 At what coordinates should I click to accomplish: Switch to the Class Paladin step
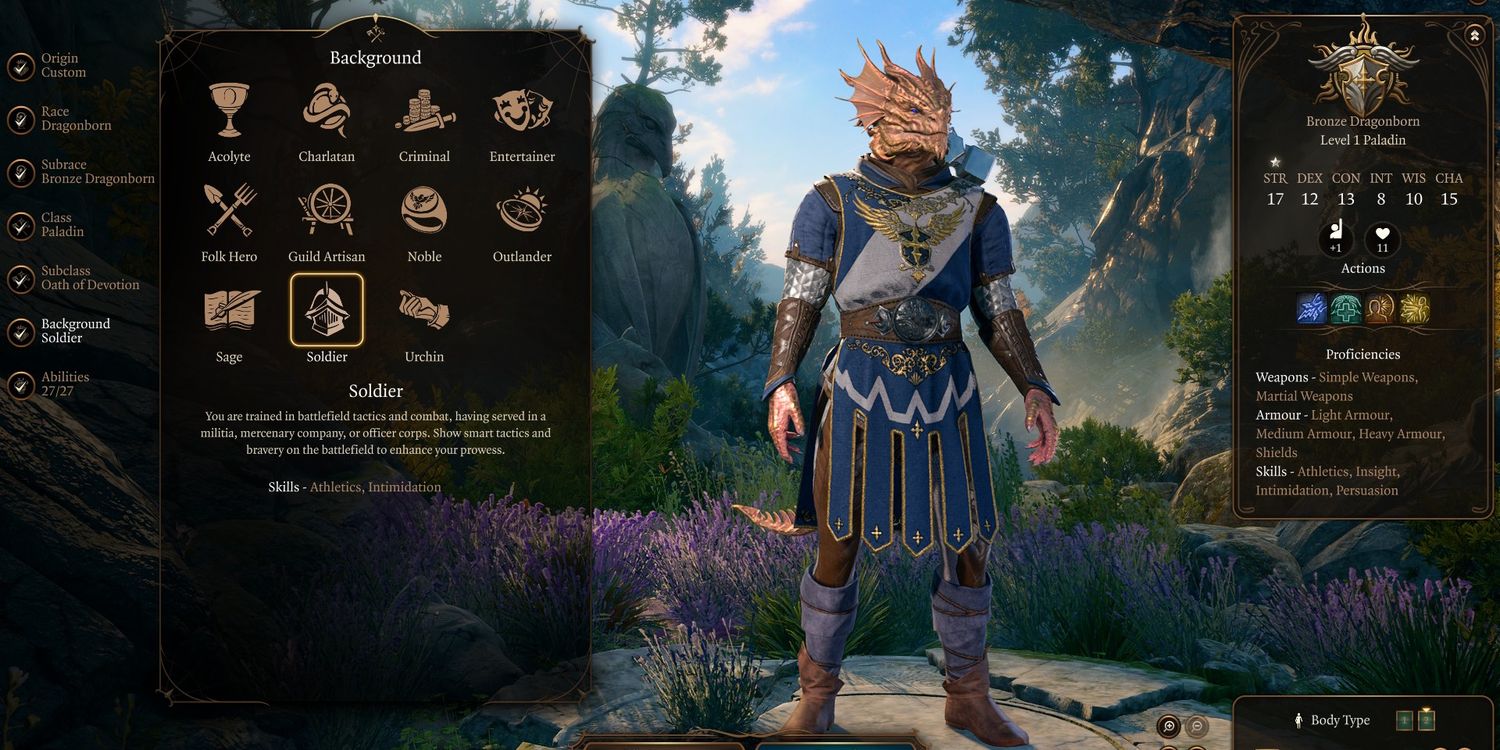point(62,225)
